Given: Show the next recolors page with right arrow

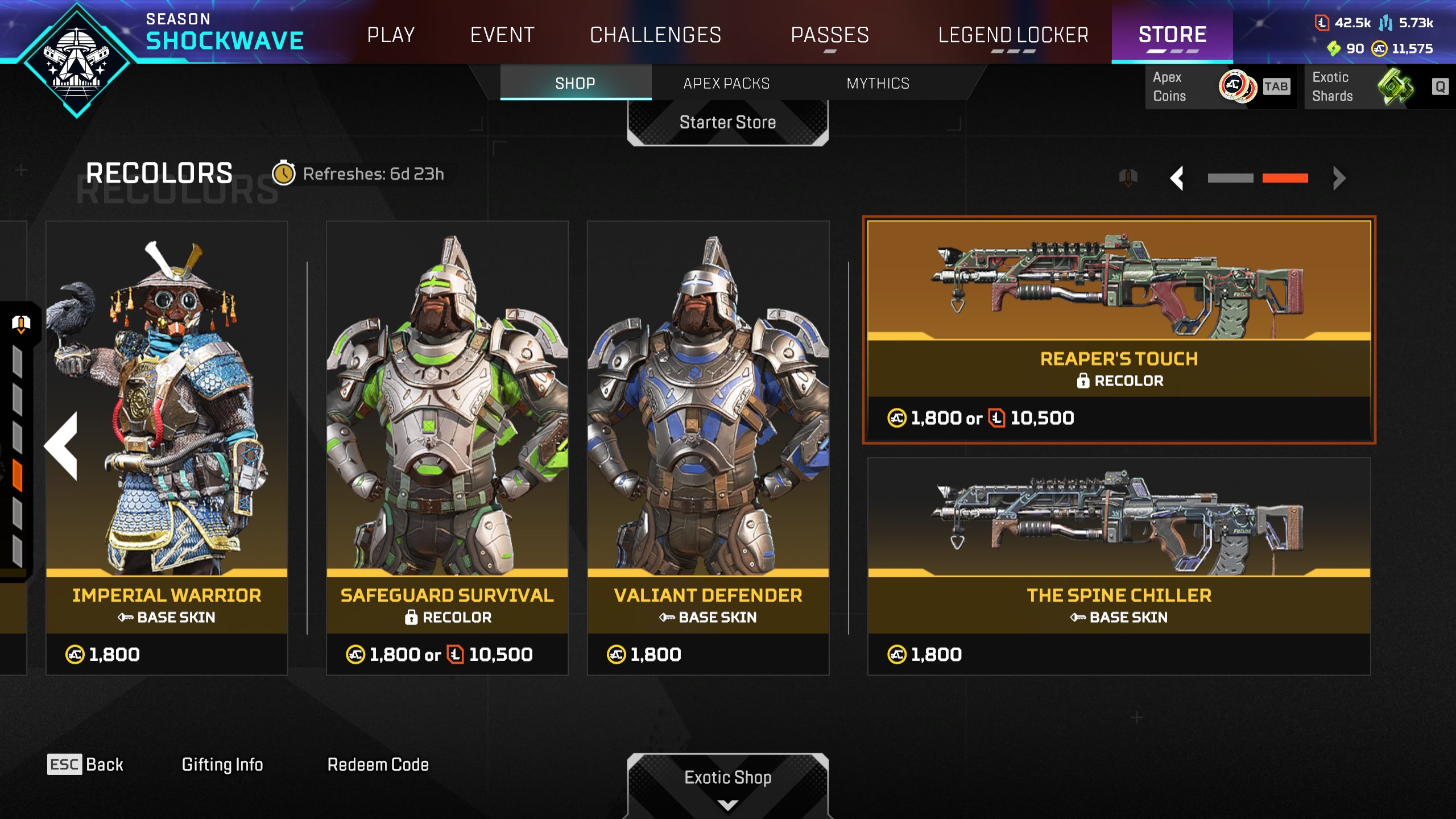Looking at the screenshot, I should pyautogui.click(x=1339, y=179).
